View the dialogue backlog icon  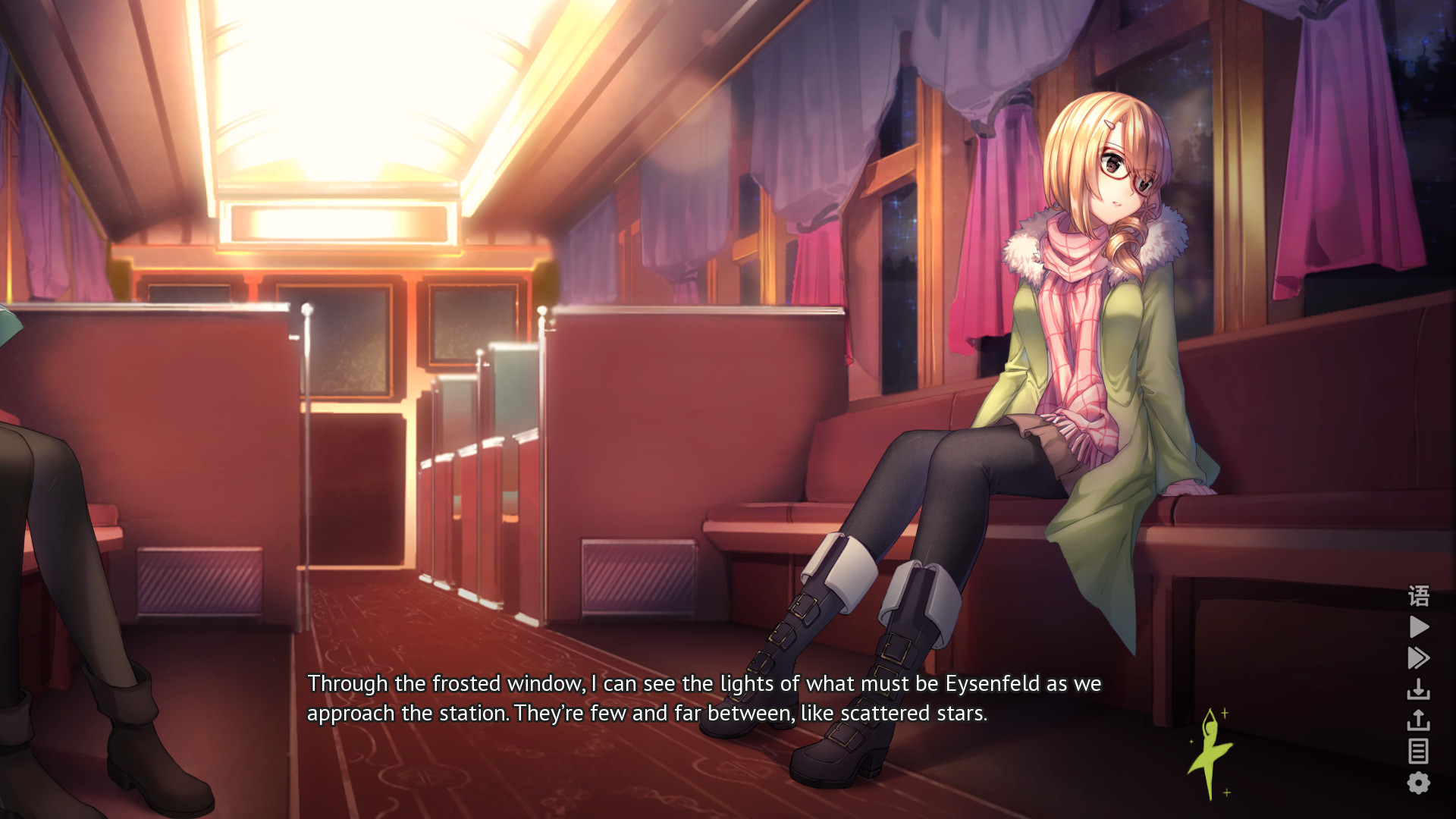[1419, 751]
